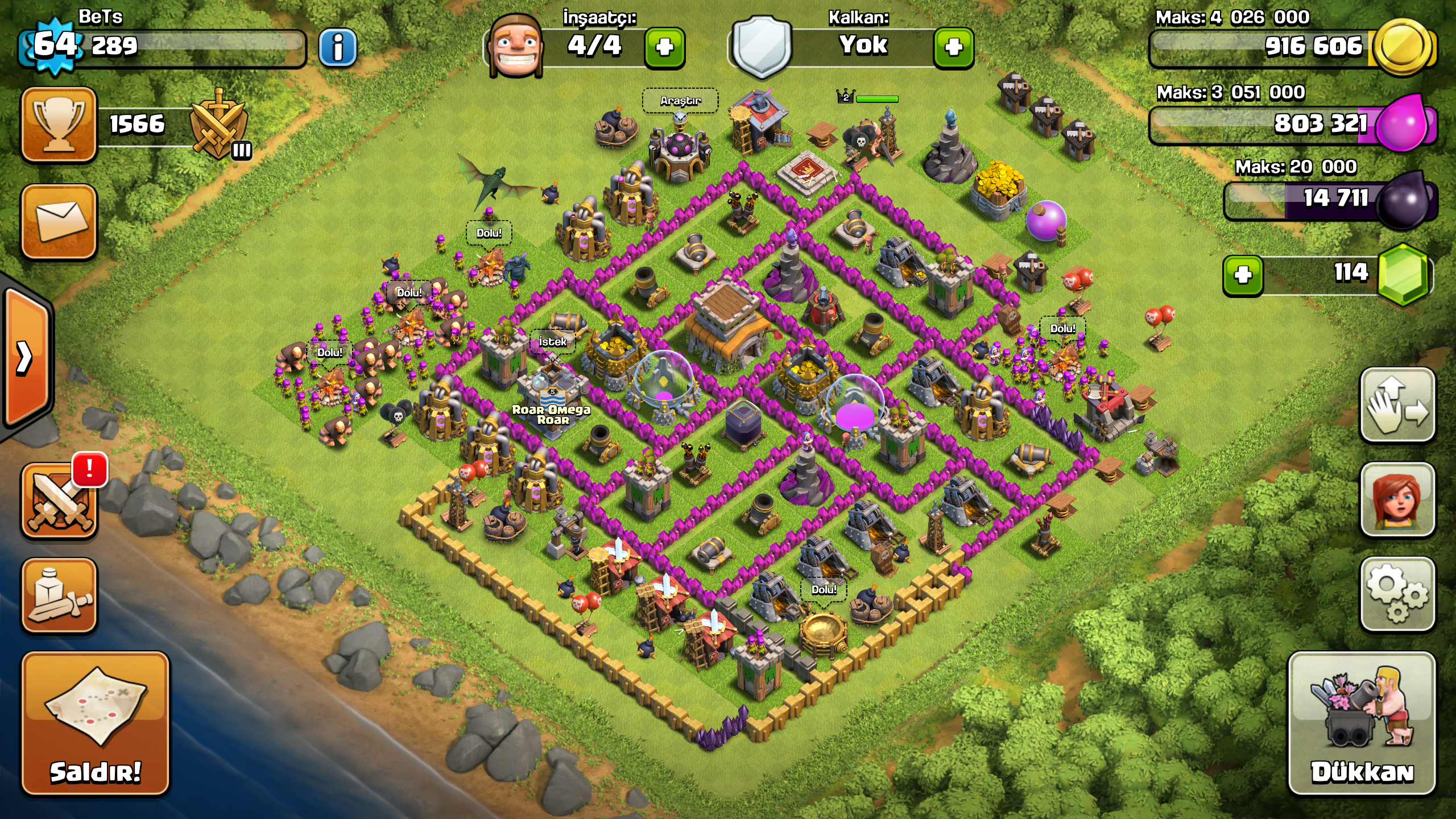Open the red-haired Valkyrie portrait button
The image size is (1456, 819).
coord(1397,499)
